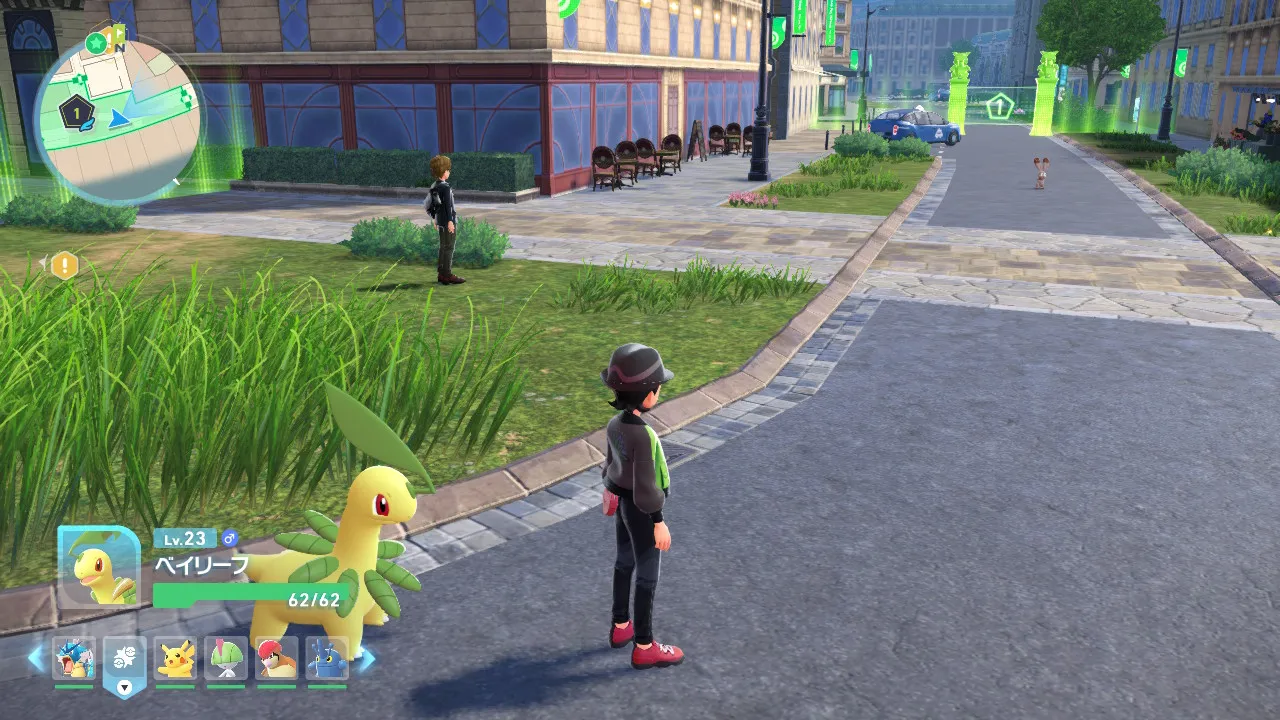Select Heracross in the party bar
This screenshot has width=1280, height=720.
point(327,659)
